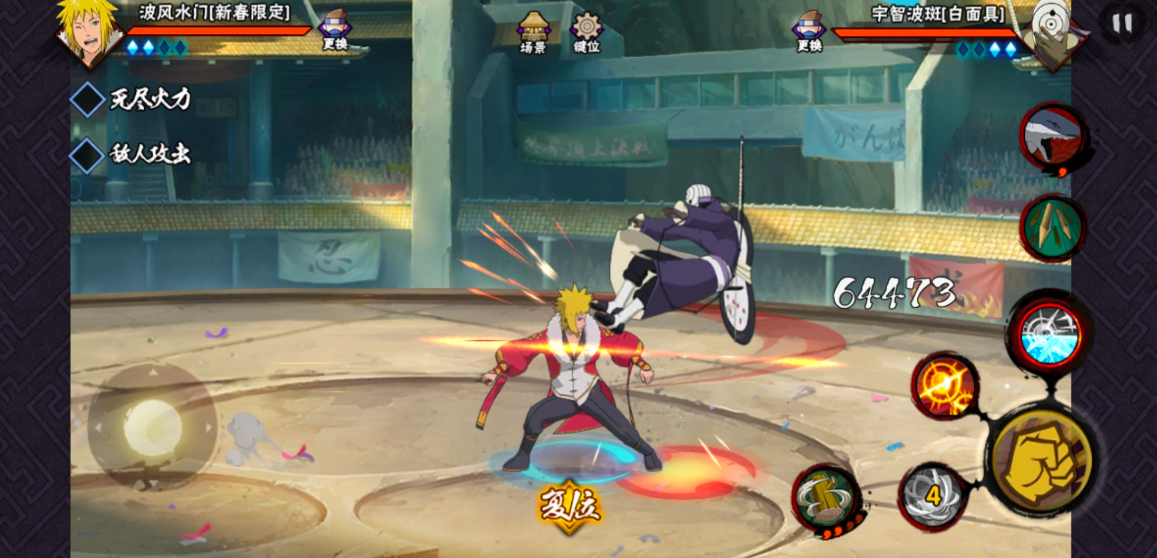Click 更换 next to 宇智波斑 name
Viewport: 1157px width, 558px height.
[809, 30]
